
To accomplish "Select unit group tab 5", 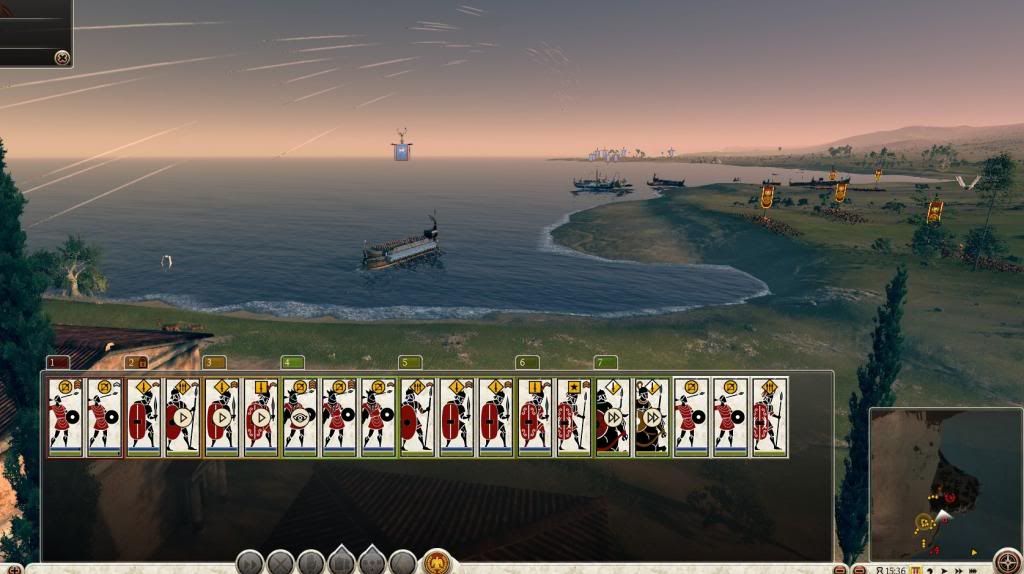I will click(x=410, y=362).
